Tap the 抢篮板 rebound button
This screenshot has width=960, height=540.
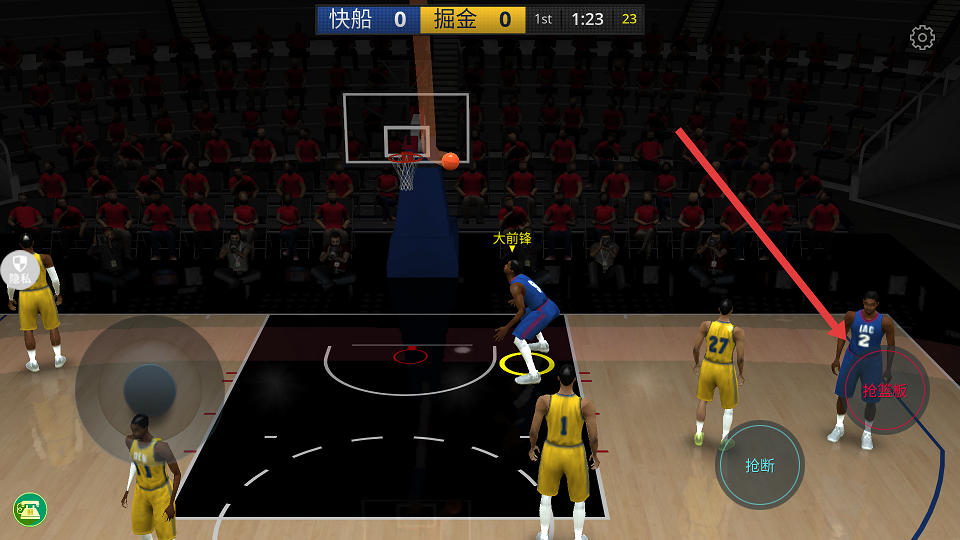click(886, 390)
